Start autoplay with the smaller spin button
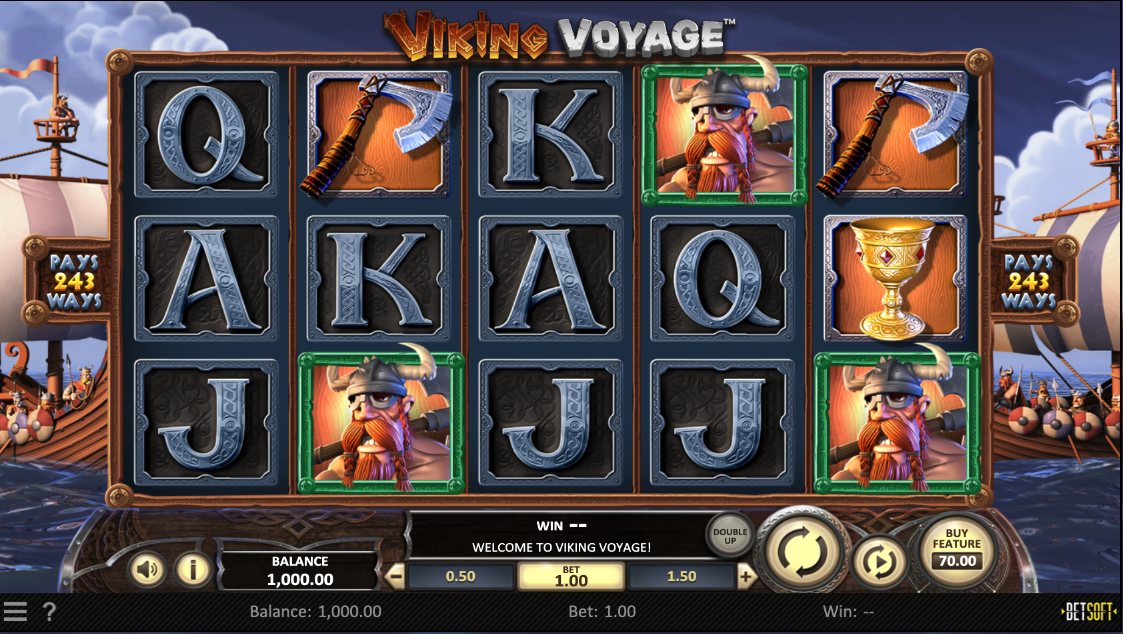1123x634 pixels. coord(879,562)
